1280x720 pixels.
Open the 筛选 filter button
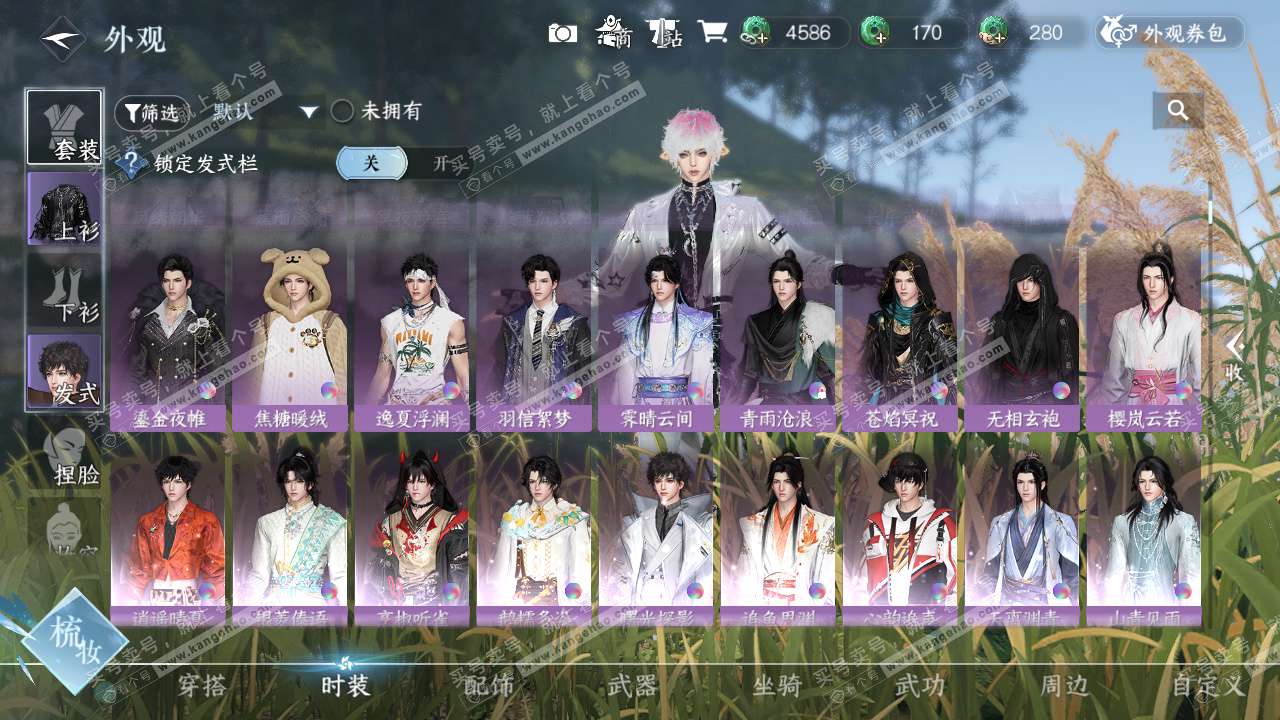151,112
